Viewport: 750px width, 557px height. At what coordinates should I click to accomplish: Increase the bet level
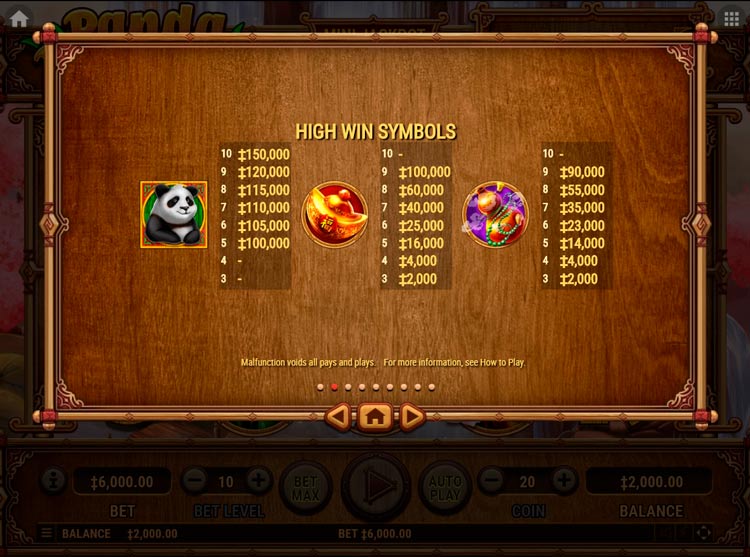[258, 481]
